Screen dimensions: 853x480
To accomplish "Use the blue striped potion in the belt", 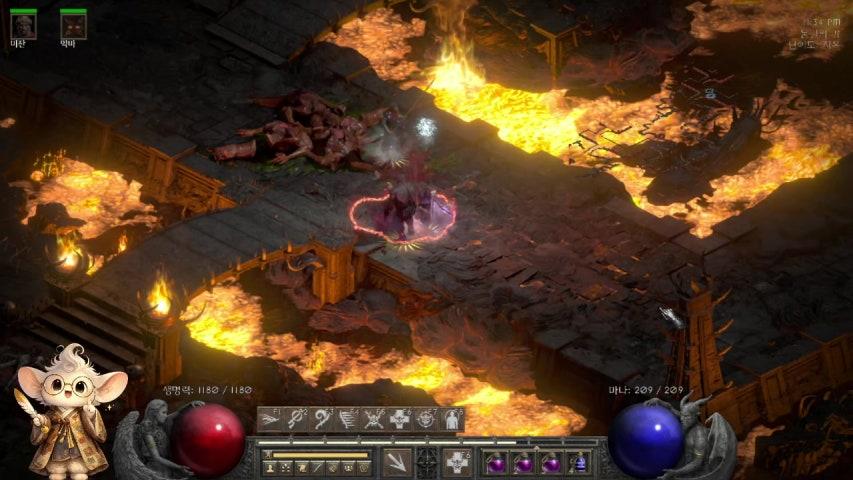I will pos(579,463).
